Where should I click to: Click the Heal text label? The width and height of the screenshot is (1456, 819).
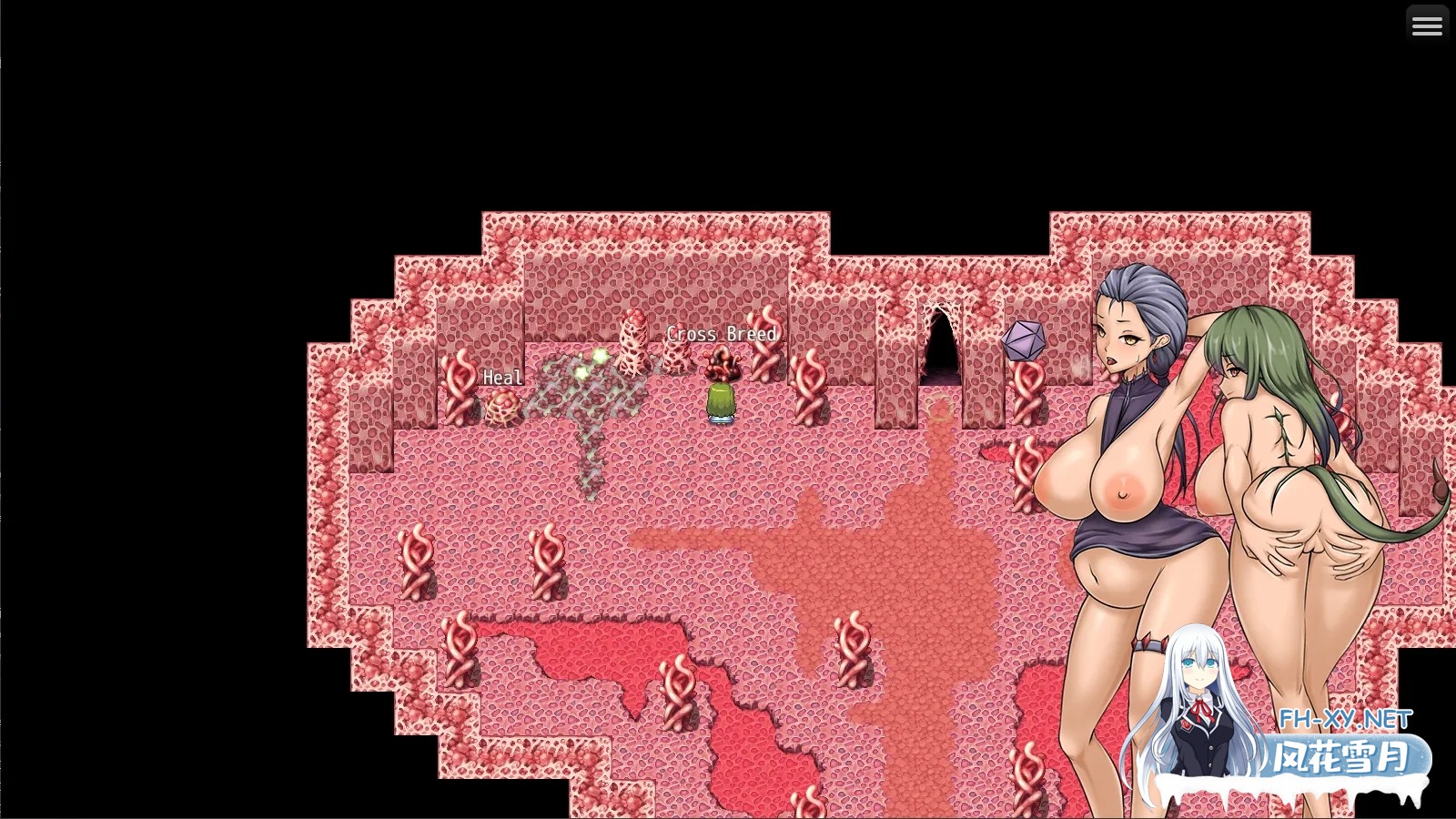502,376
